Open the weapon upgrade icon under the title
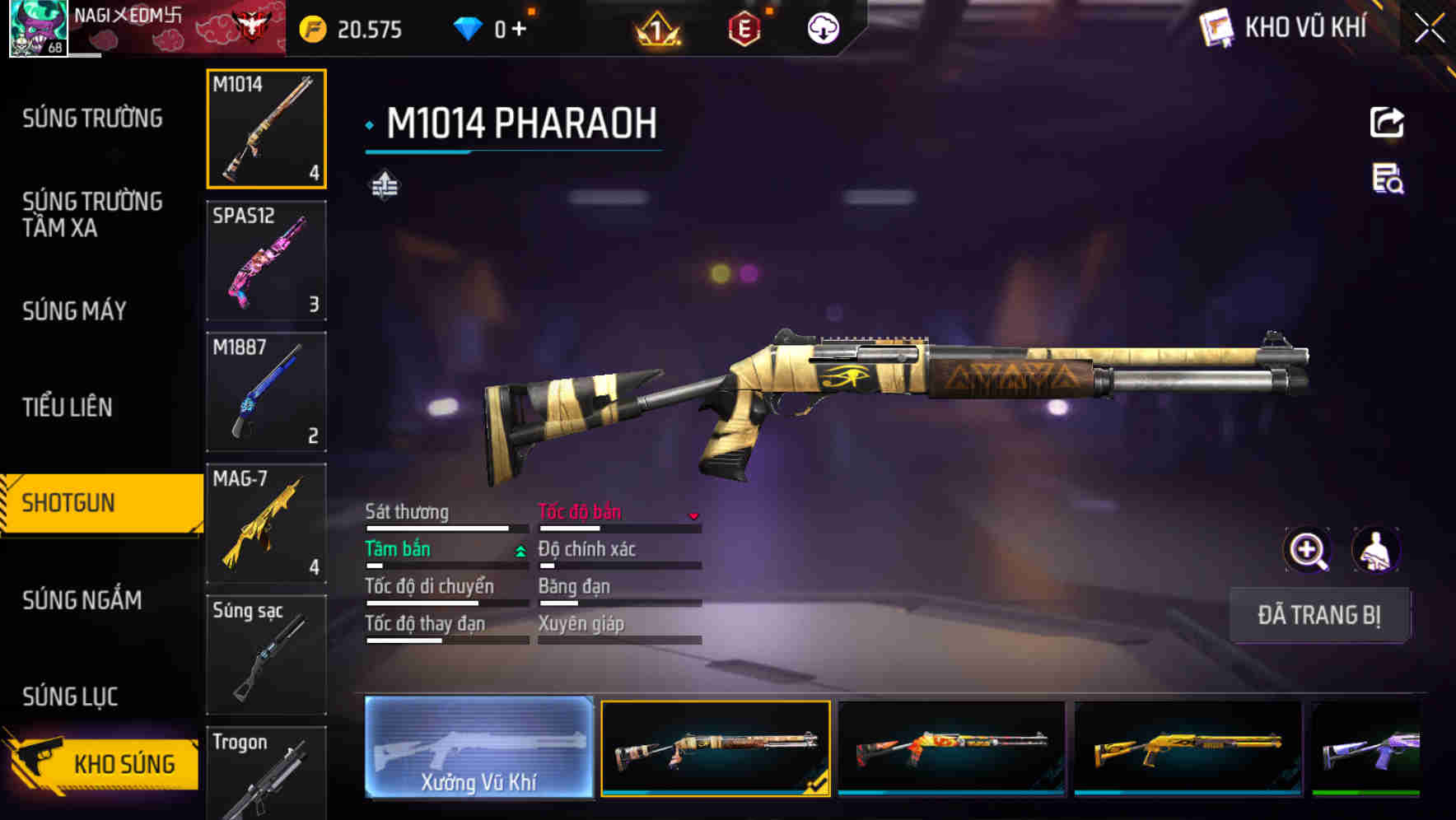 [x=384, y=186]
